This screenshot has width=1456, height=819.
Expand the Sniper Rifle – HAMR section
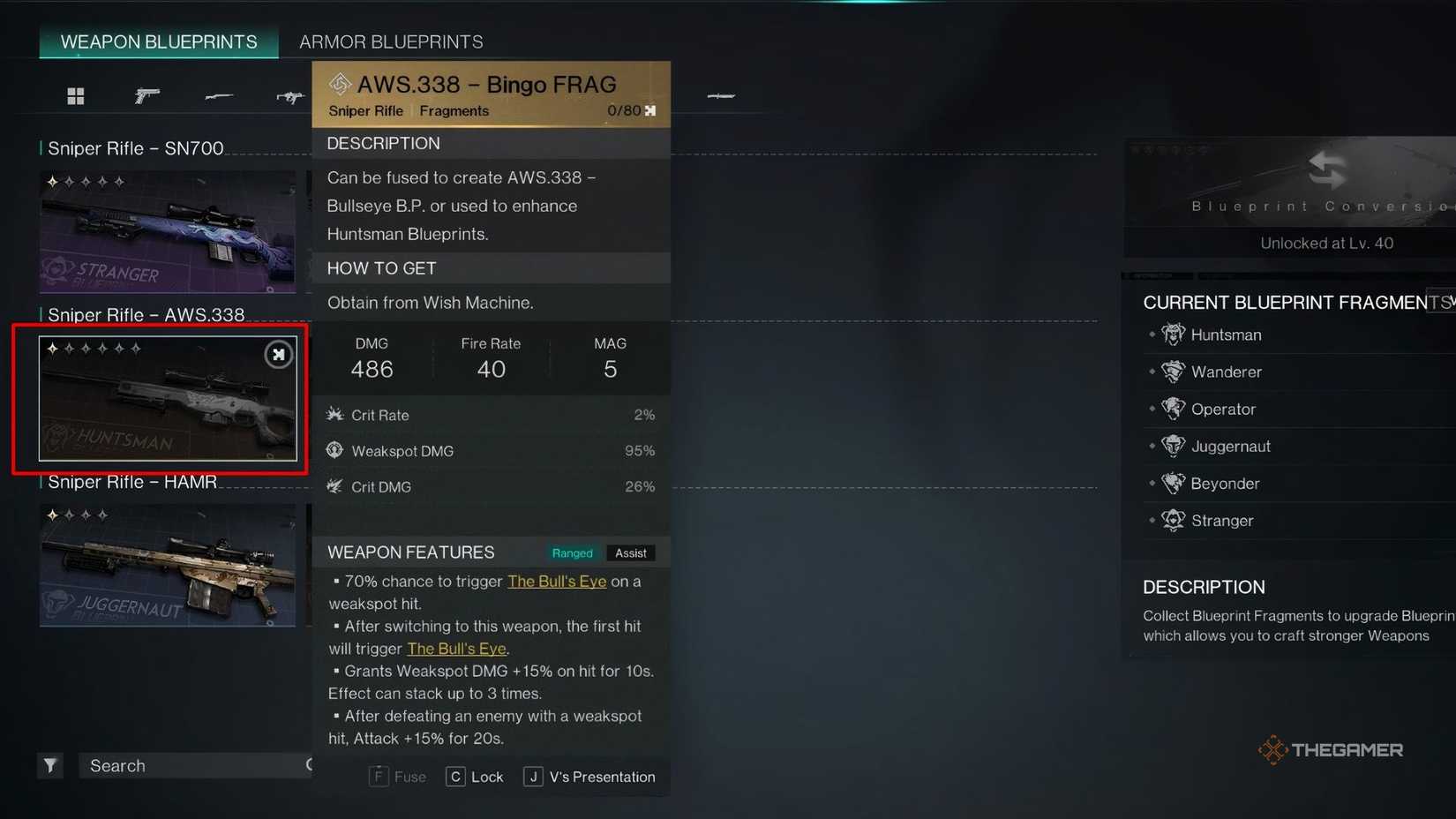129,482
